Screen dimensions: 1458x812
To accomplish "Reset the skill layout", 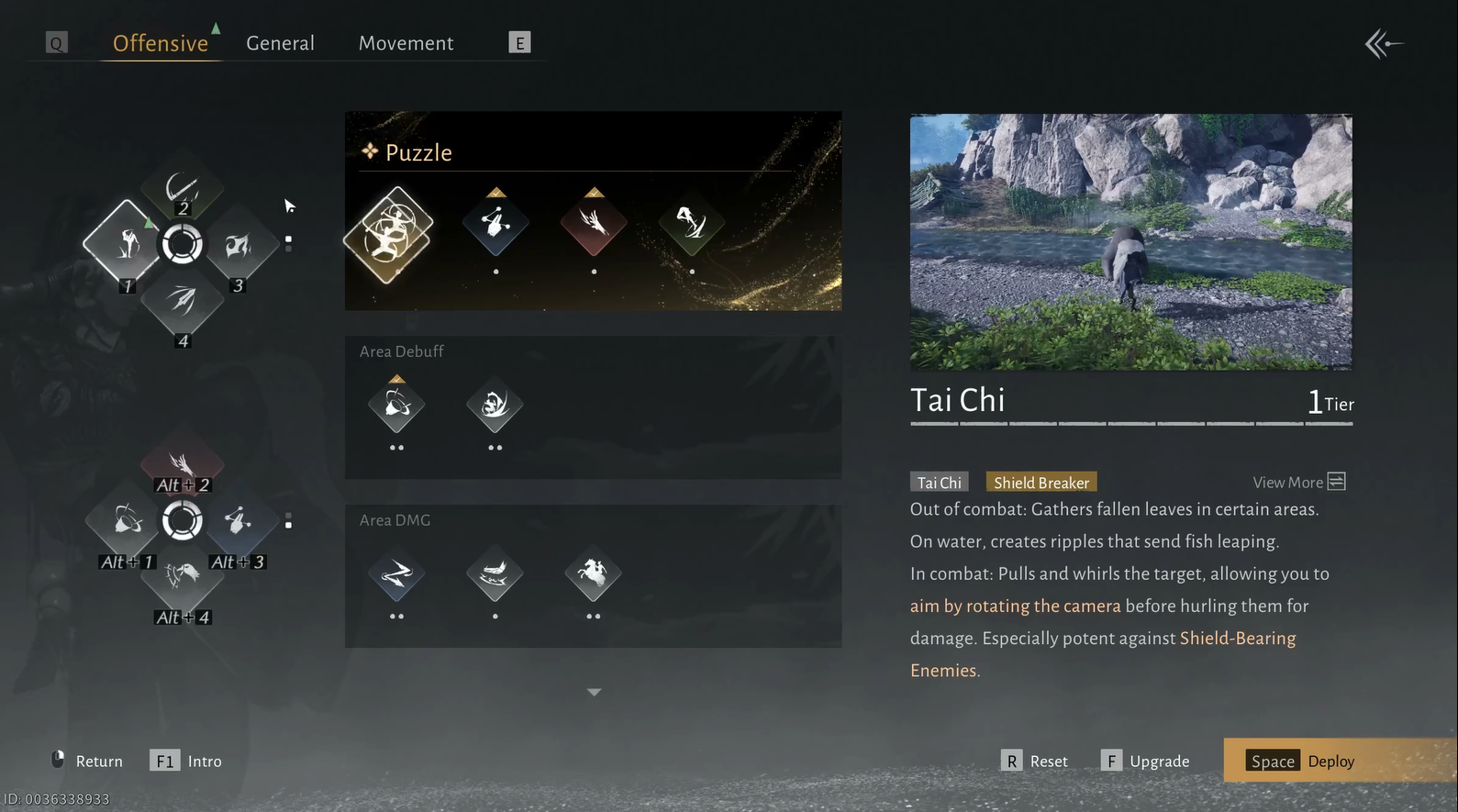I will click(1035, 761).
